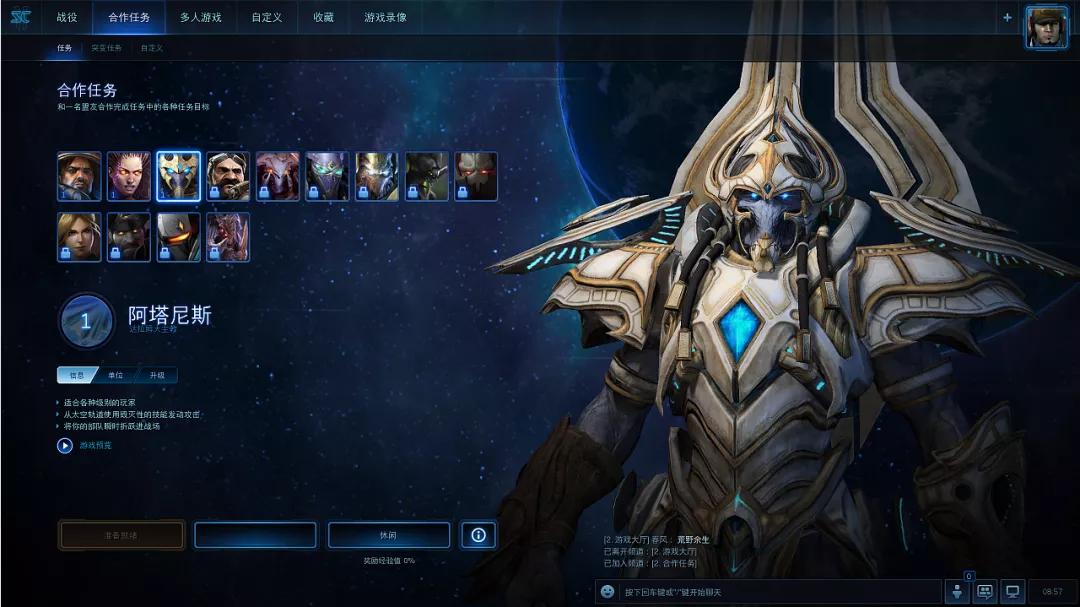This screenshot has width=1080, height=607.
Task: Choose the Kerrigan commander portrait
Action: (x=128, y=176)
